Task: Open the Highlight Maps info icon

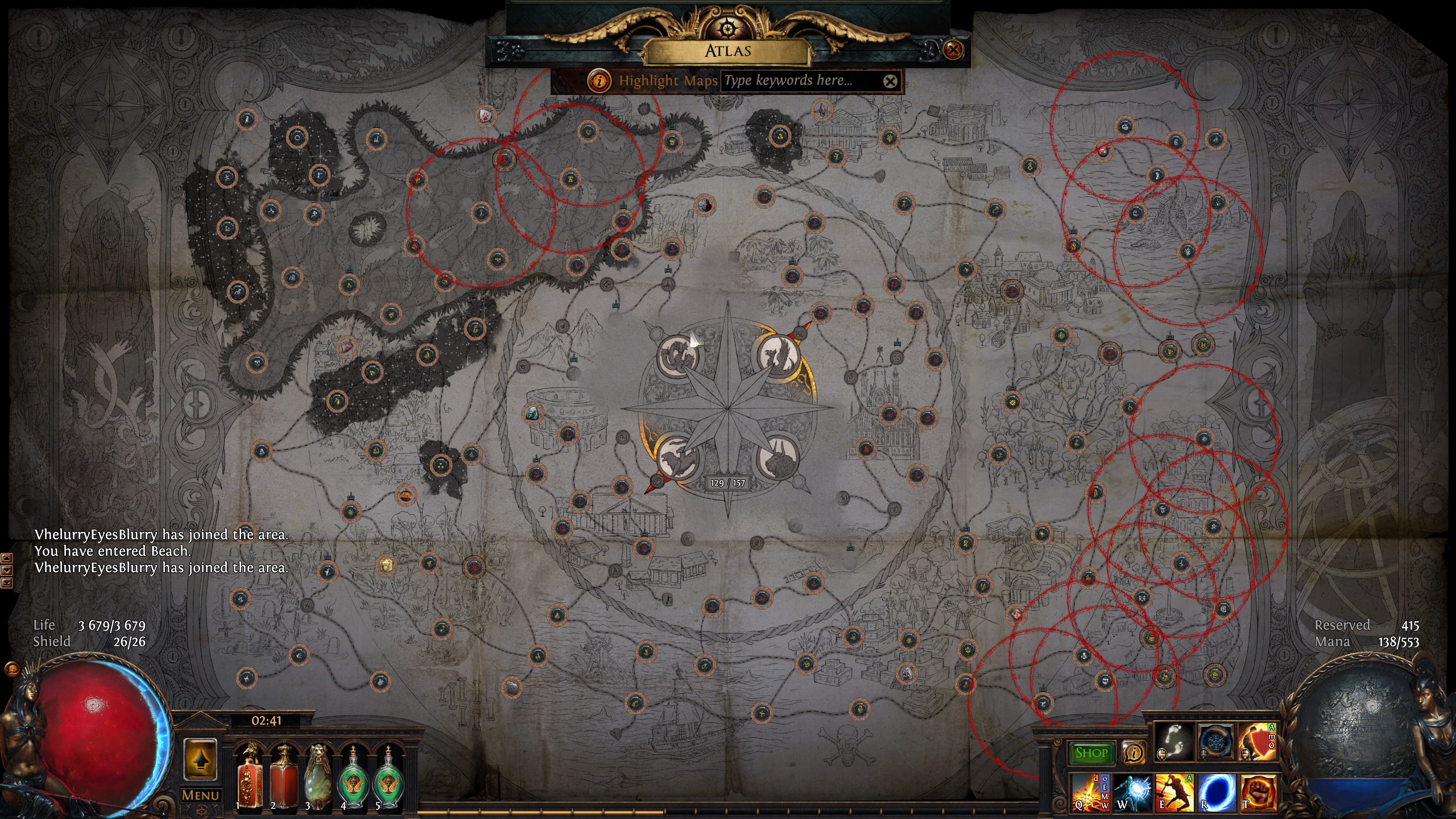Action: [x=598, y=81]
